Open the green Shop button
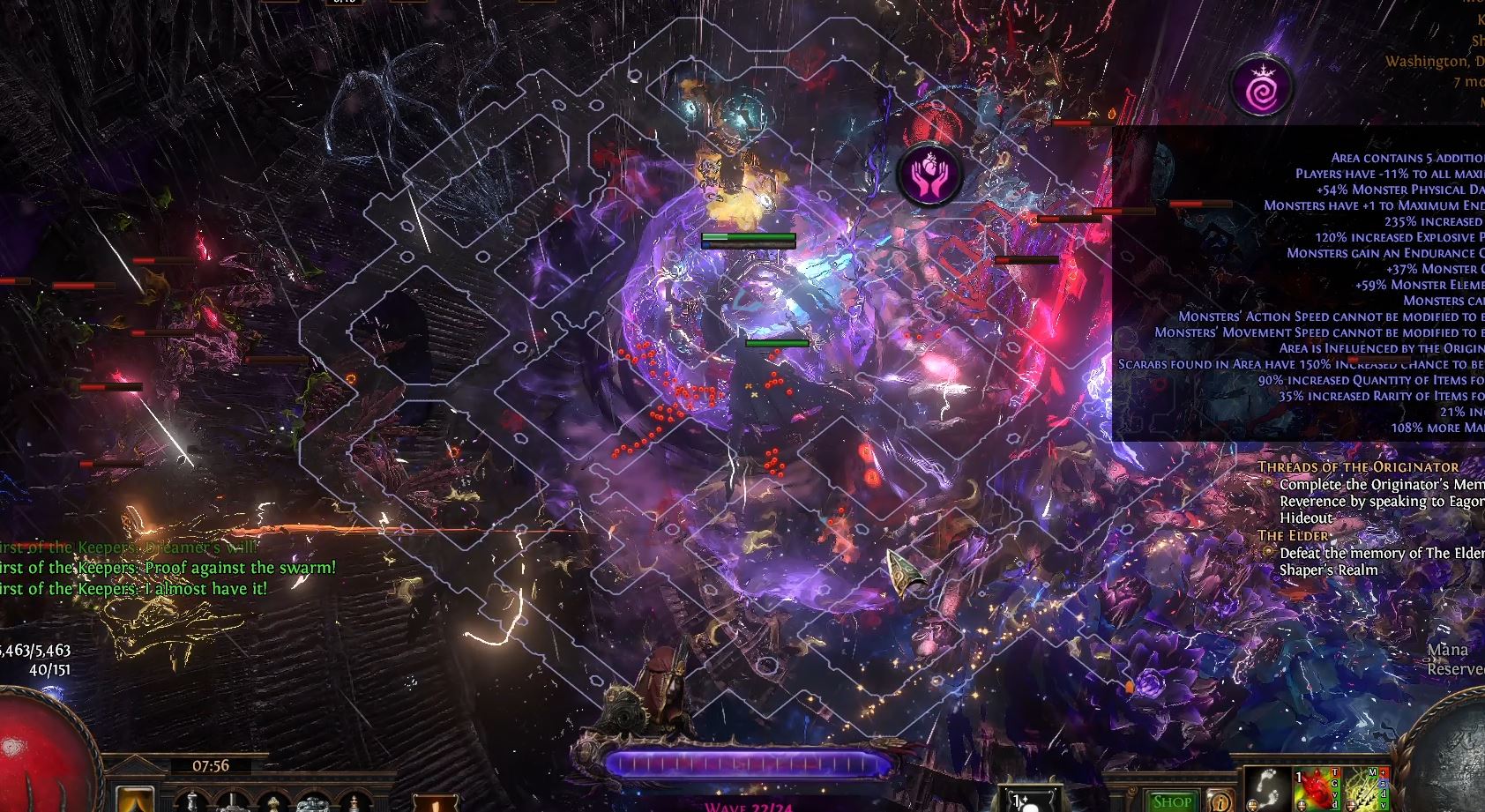Viewport: 1485px width, 812px height. pos(1173,801)
